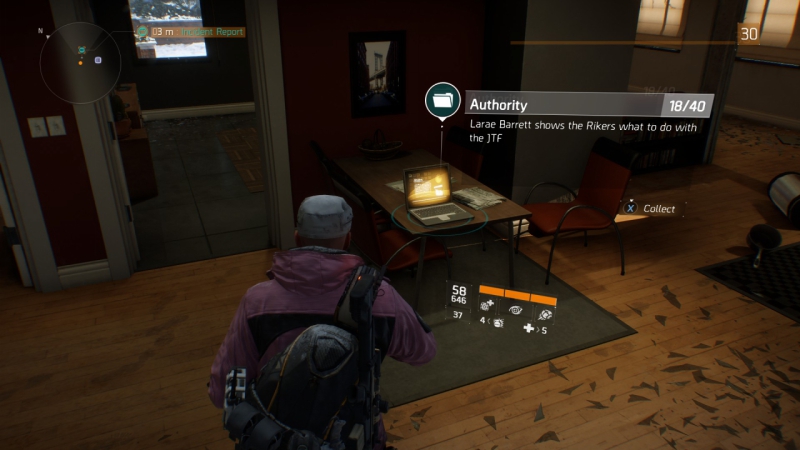Click the purple square marker on the minimap
Image resolution: width=800 pixels, height=450 pixels.
[98, 60]
